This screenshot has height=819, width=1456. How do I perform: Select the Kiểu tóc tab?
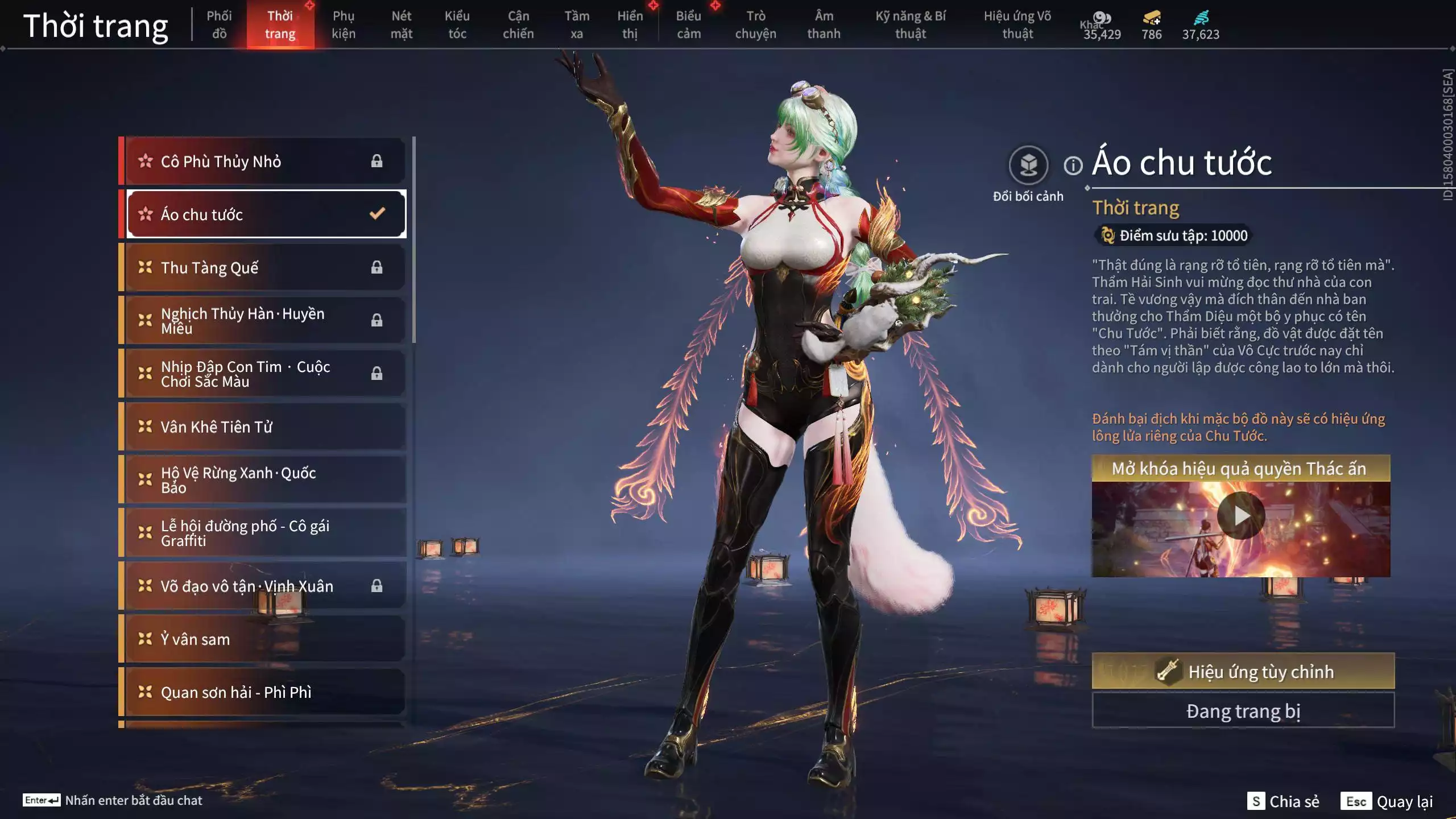pyautogui.click(x=457, y=25)
